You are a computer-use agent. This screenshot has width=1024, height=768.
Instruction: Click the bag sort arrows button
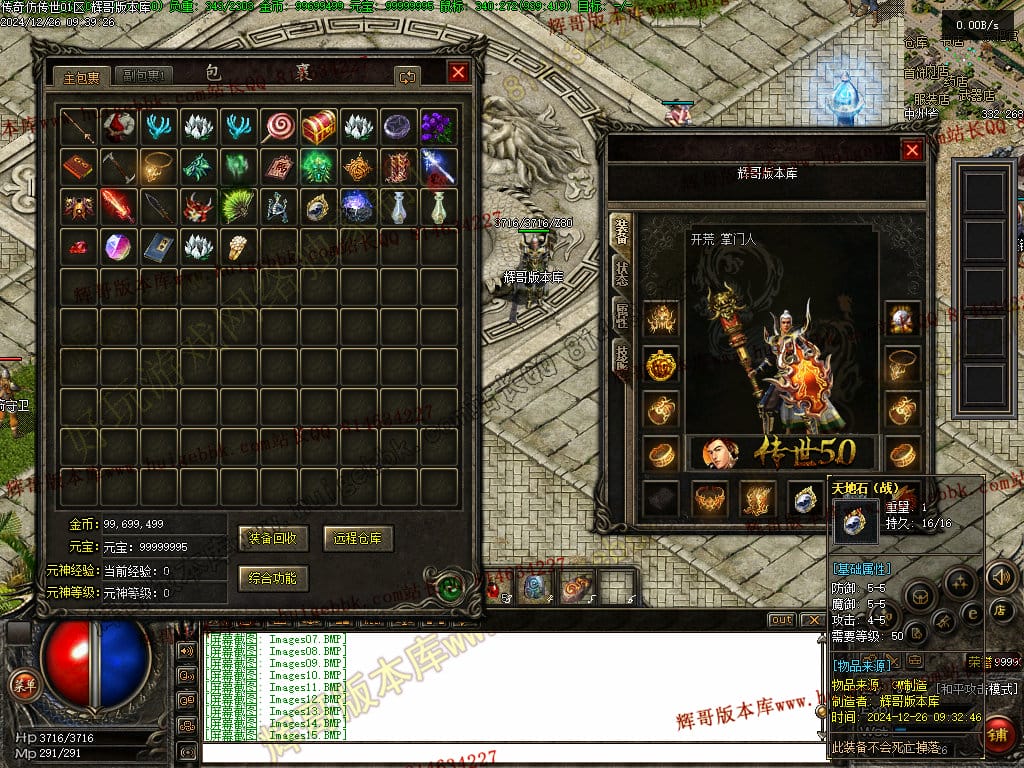coord(407,76)
